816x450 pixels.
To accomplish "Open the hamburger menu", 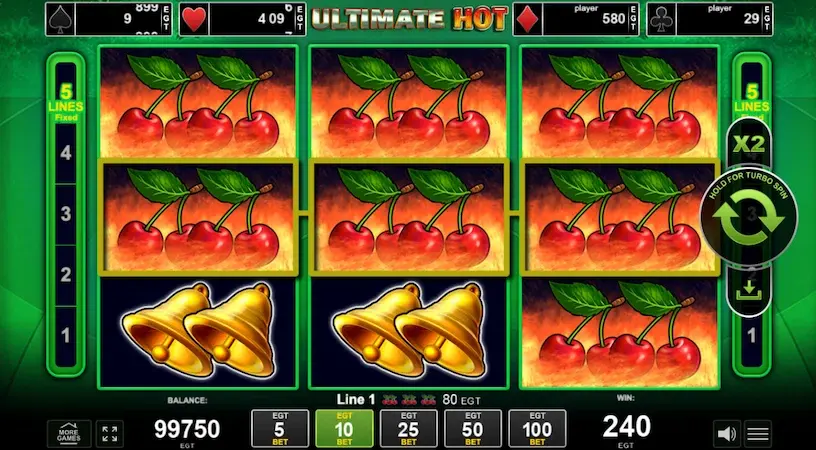I will 759,434.
